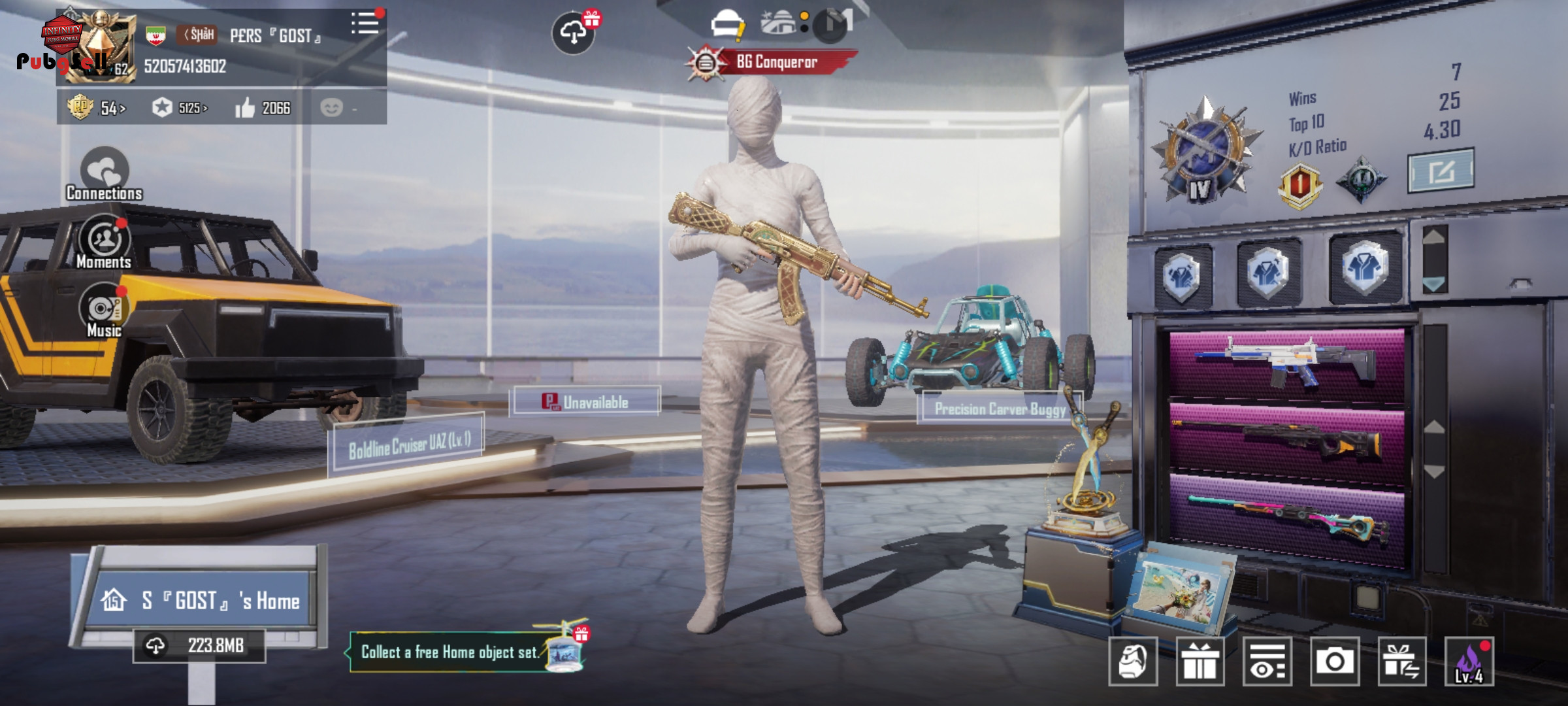Open the list visibility icon with eye

click(1267, 661)
